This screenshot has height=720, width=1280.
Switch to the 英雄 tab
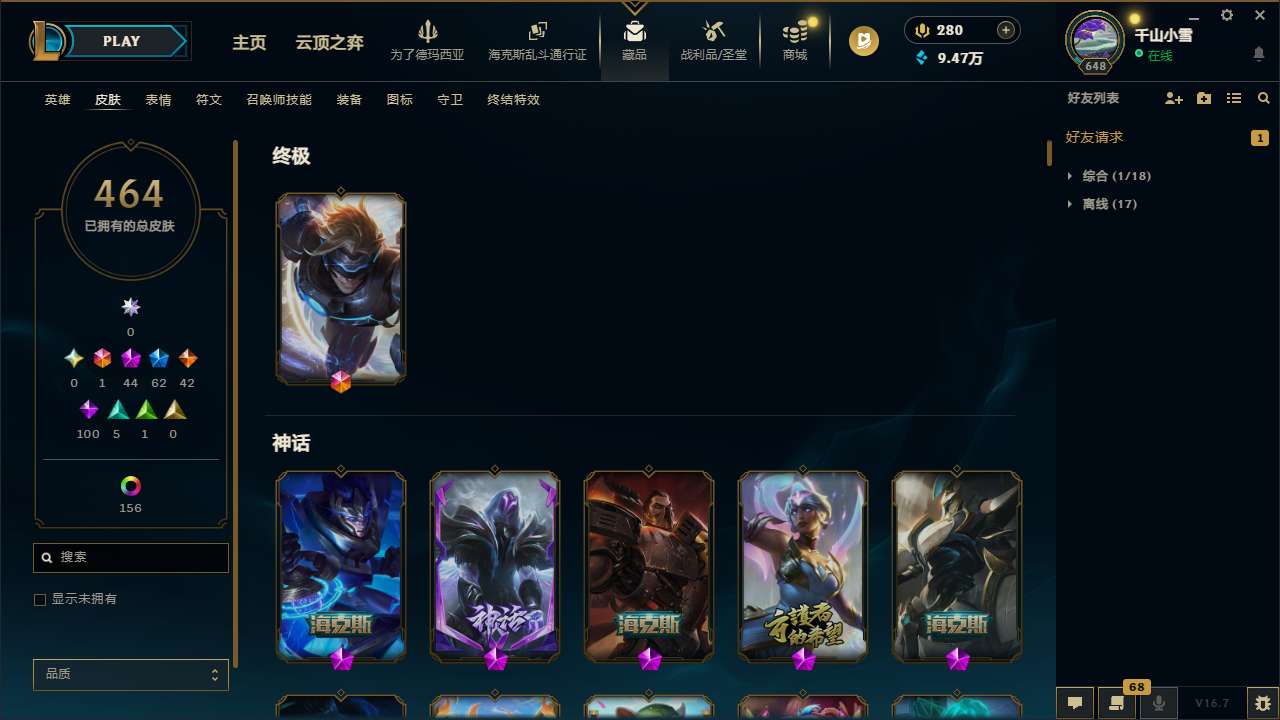[57, 100]
